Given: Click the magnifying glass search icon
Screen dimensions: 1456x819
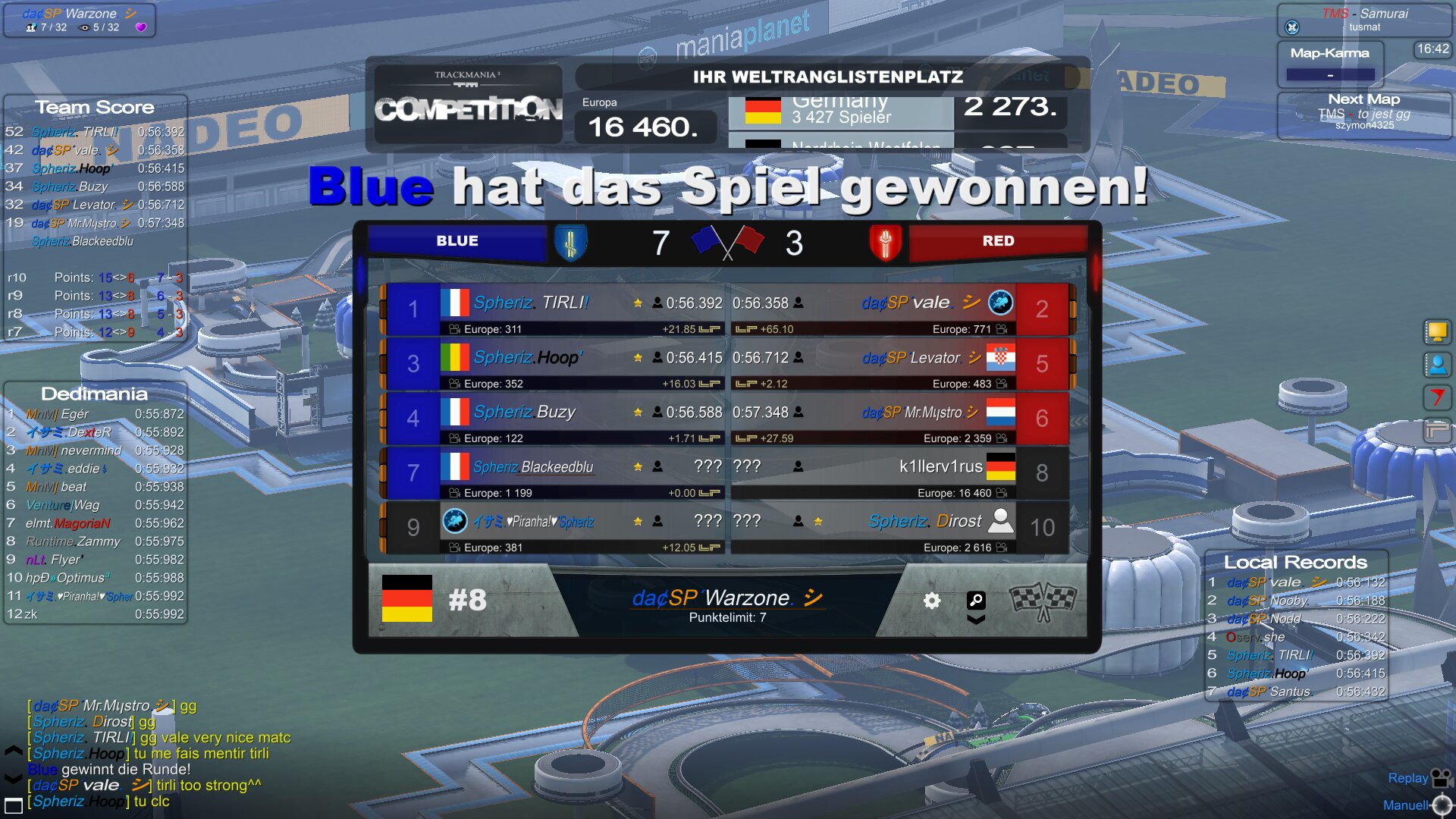Looking at the screenshot, I should point(976,600).
